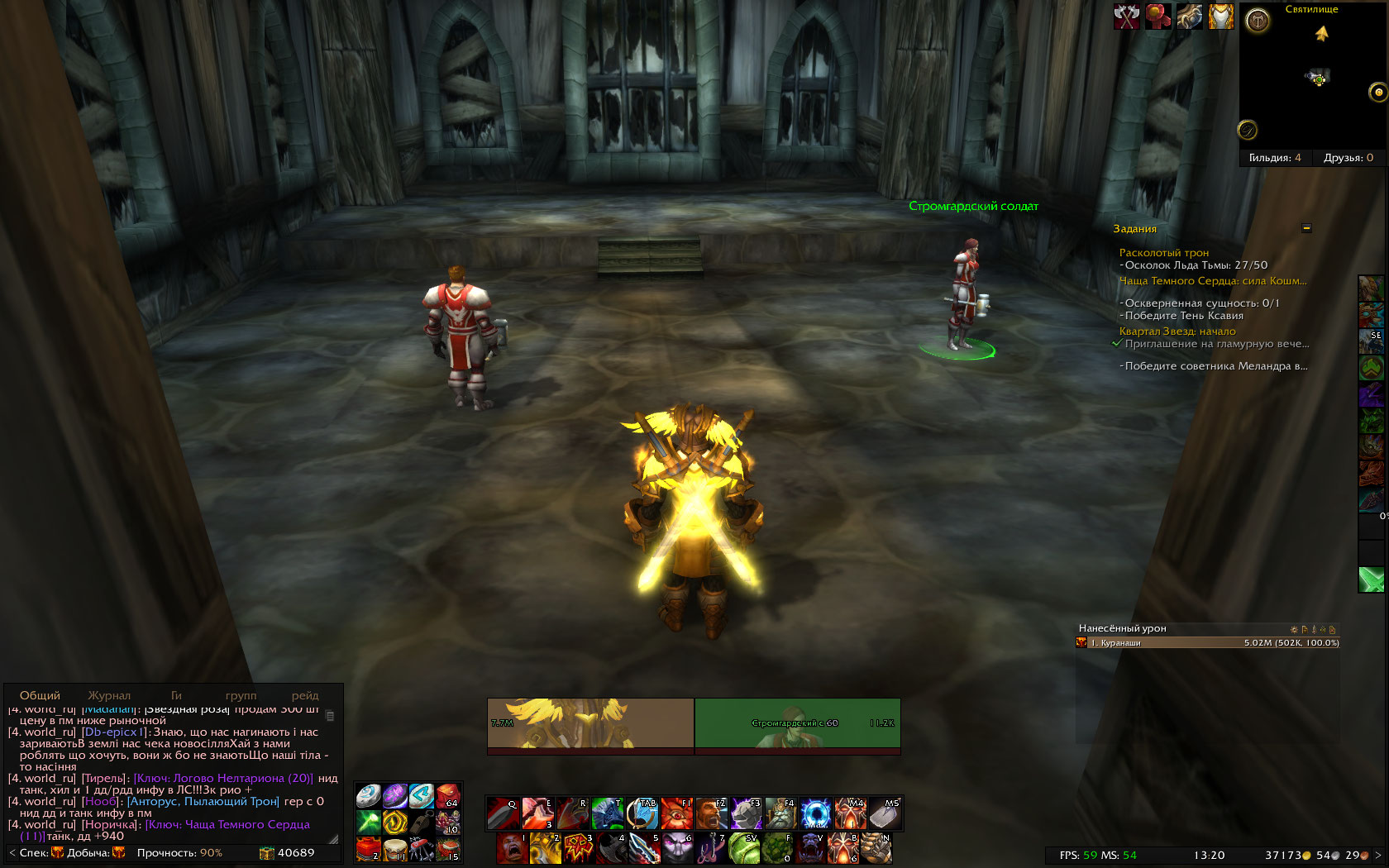Select the Расколотый трон quest title
Image resolution: width=1389 pixels, height=868 pixels.
[1163, 253]
